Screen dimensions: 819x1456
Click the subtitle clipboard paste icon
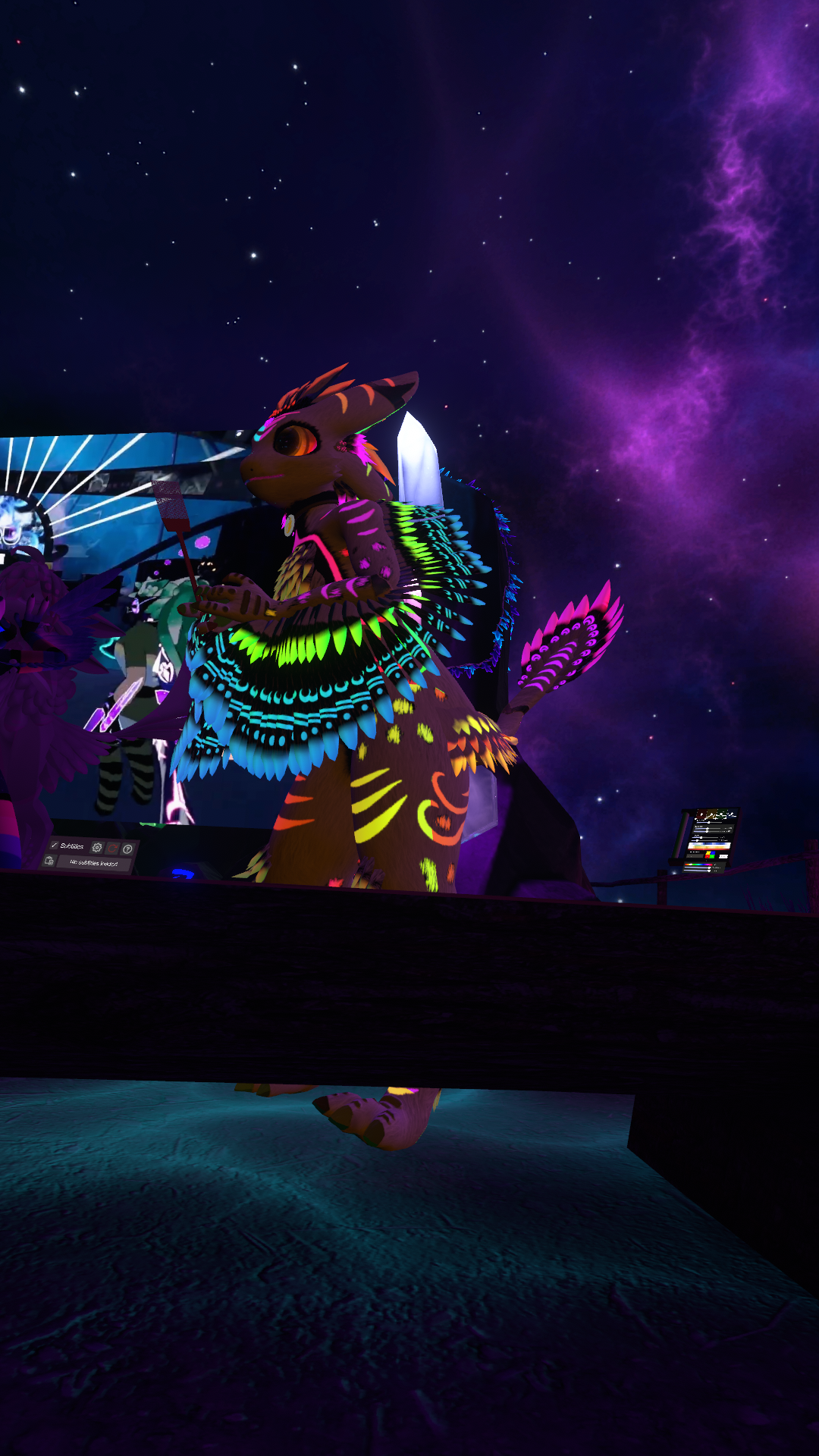tap(49, 861)
